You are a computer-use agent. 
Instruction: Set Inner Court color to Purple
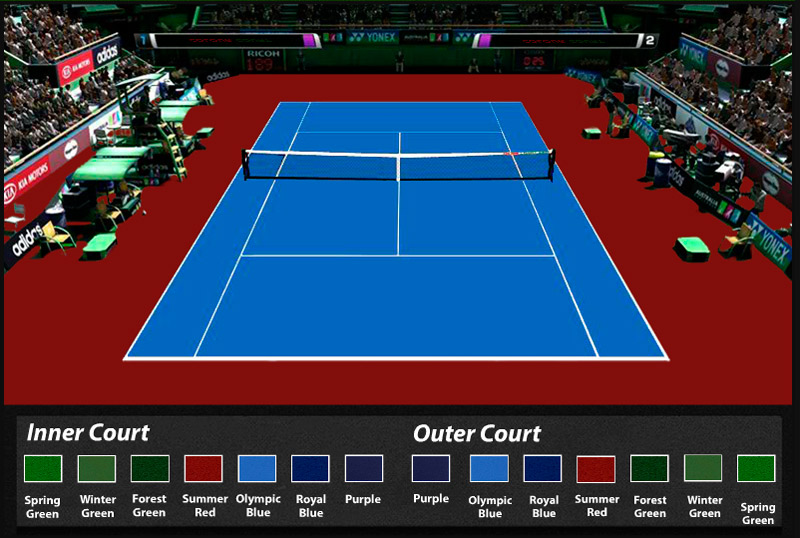click(364, 468)
